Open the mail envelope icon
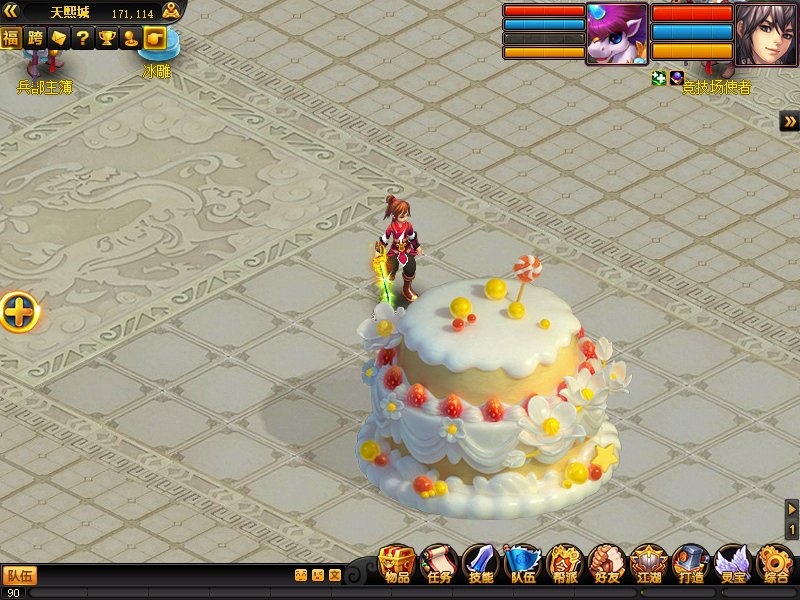800x600 pixels. coord(59,38)
